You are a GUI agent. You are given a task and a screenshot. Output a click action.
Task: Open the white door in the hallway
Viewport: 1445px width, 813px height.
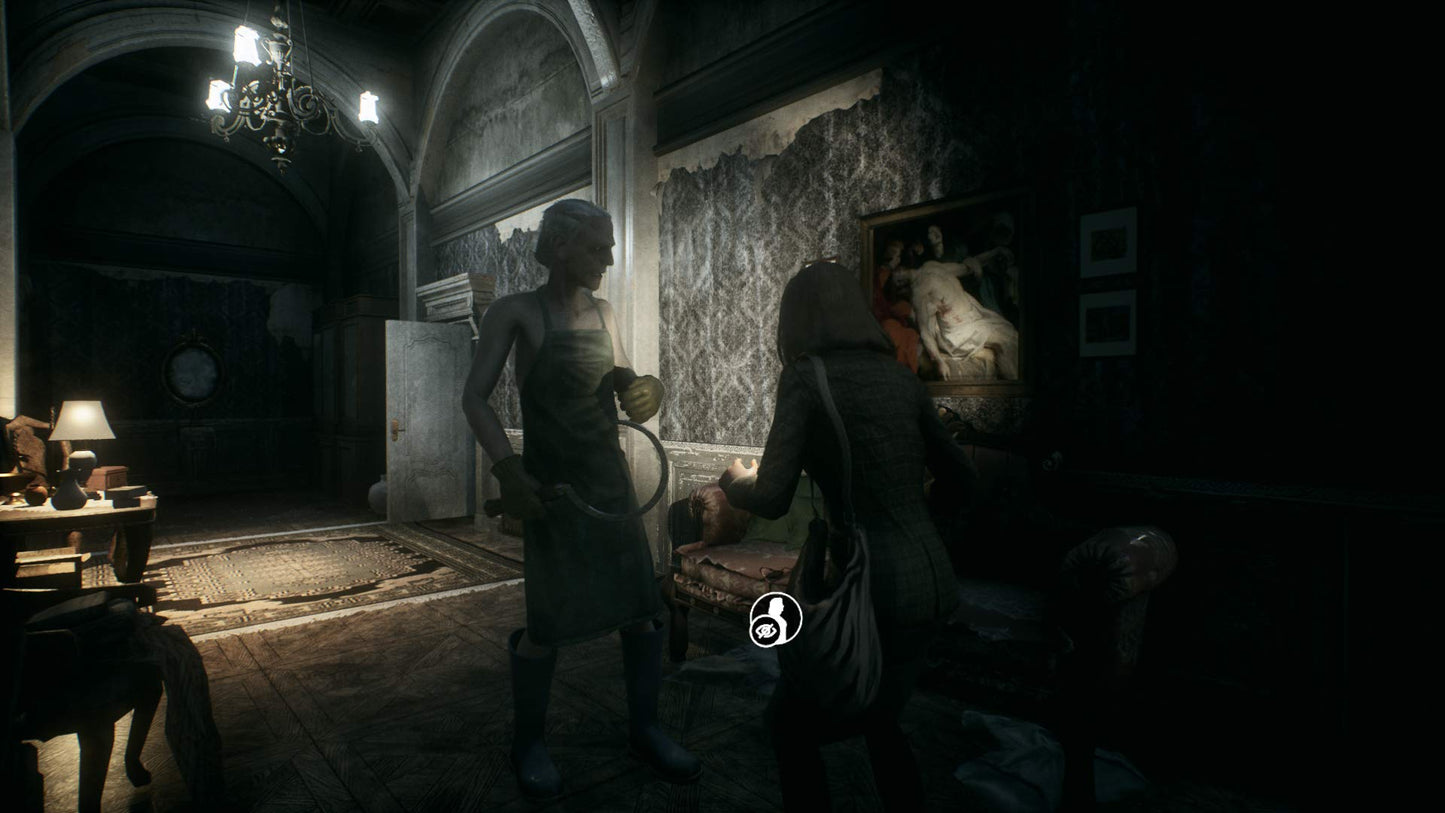click(x=425, y=420)
